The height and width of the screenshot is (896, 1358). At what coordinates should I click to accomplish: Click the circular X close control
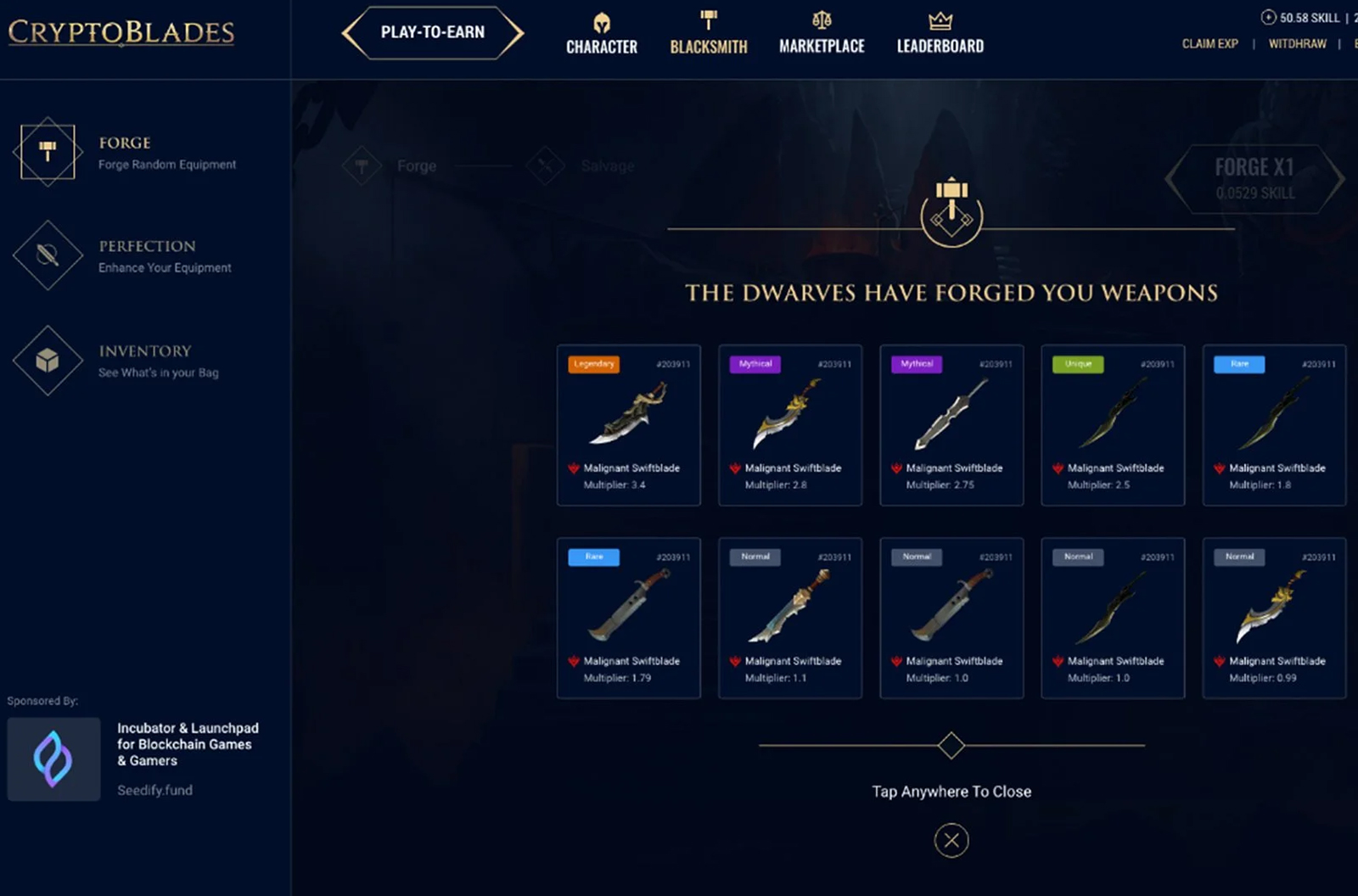pos(951,840)
